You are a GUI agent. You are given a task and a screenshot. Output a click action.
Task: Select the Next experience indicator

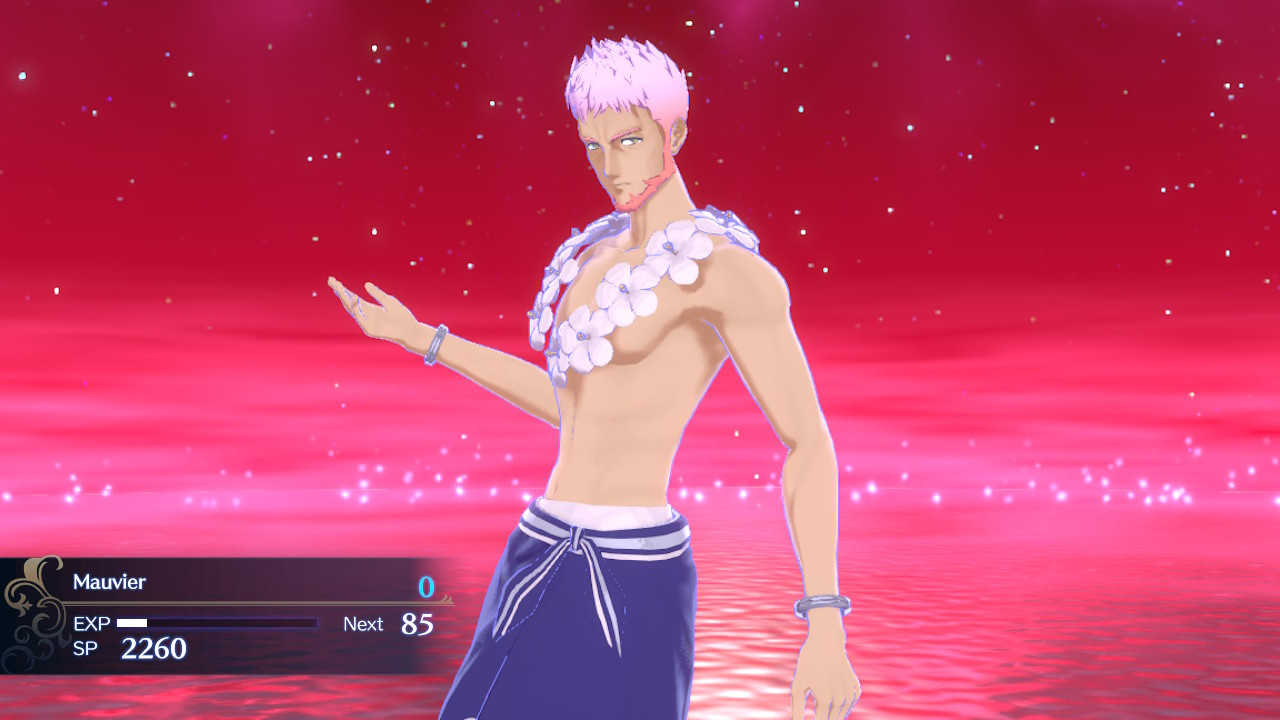click(x=362, y=624)
